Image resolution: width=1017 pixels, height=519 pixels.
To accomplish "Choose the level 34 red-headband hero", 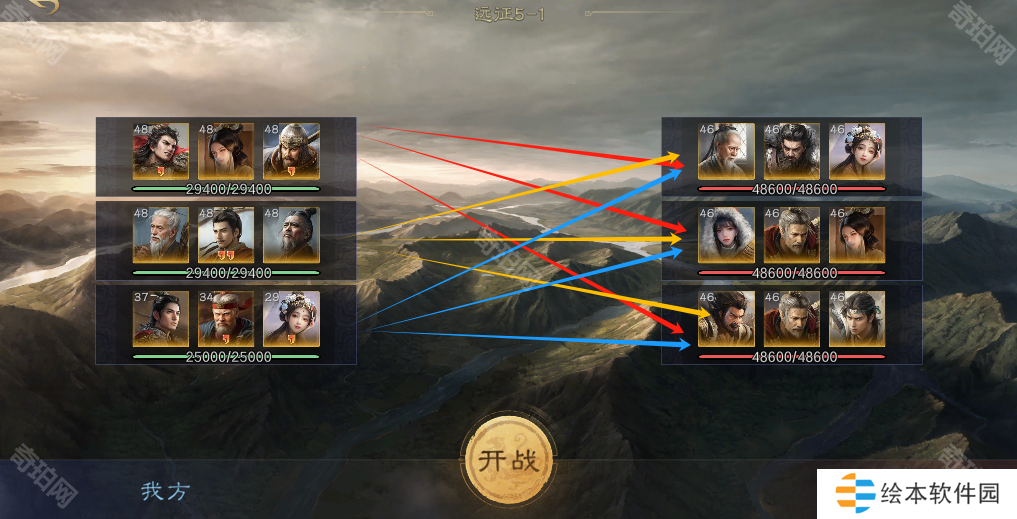I will click(226, 318).
